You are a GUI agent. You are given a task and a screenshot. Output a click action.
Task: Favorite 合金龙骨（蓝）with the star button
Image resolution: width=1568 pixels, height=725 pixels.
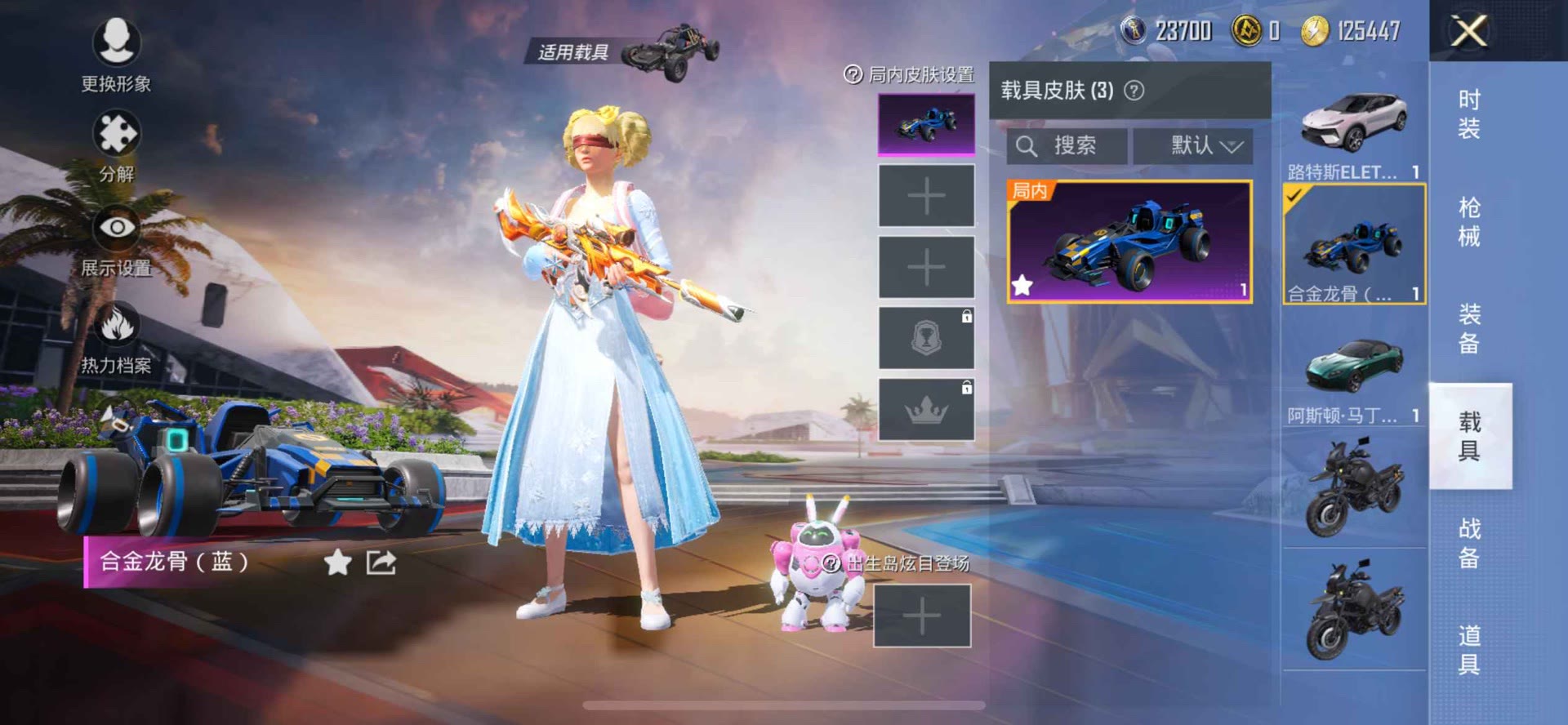[x=337, y=562]
